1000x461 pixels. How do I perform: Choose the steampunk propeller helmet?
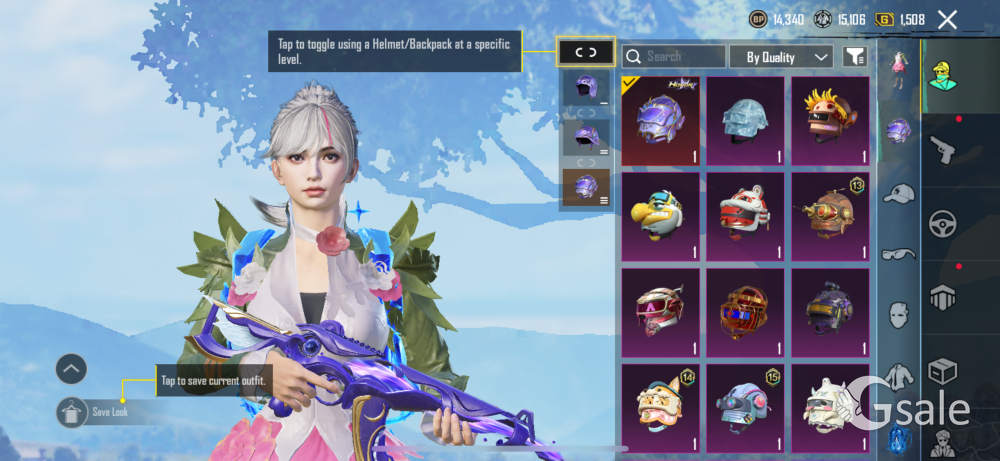click(830, 215)
